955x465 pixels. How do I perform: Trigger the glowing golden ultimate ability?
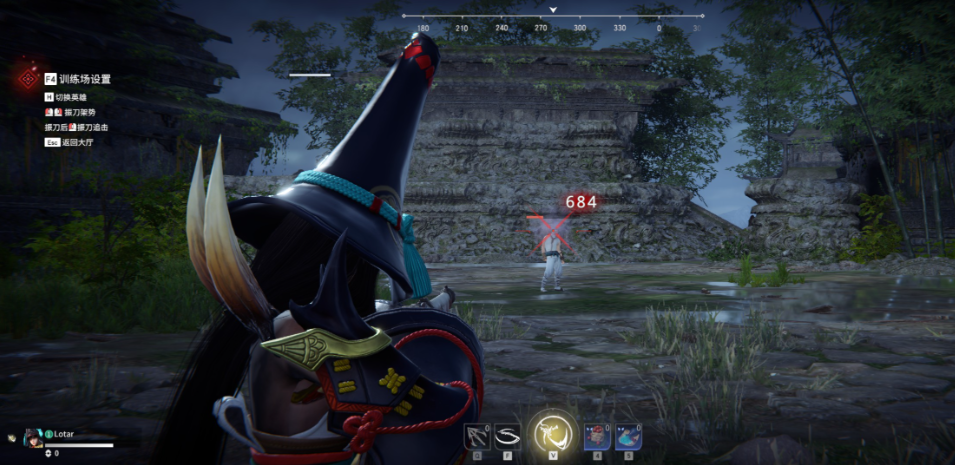tap(551, 434)
